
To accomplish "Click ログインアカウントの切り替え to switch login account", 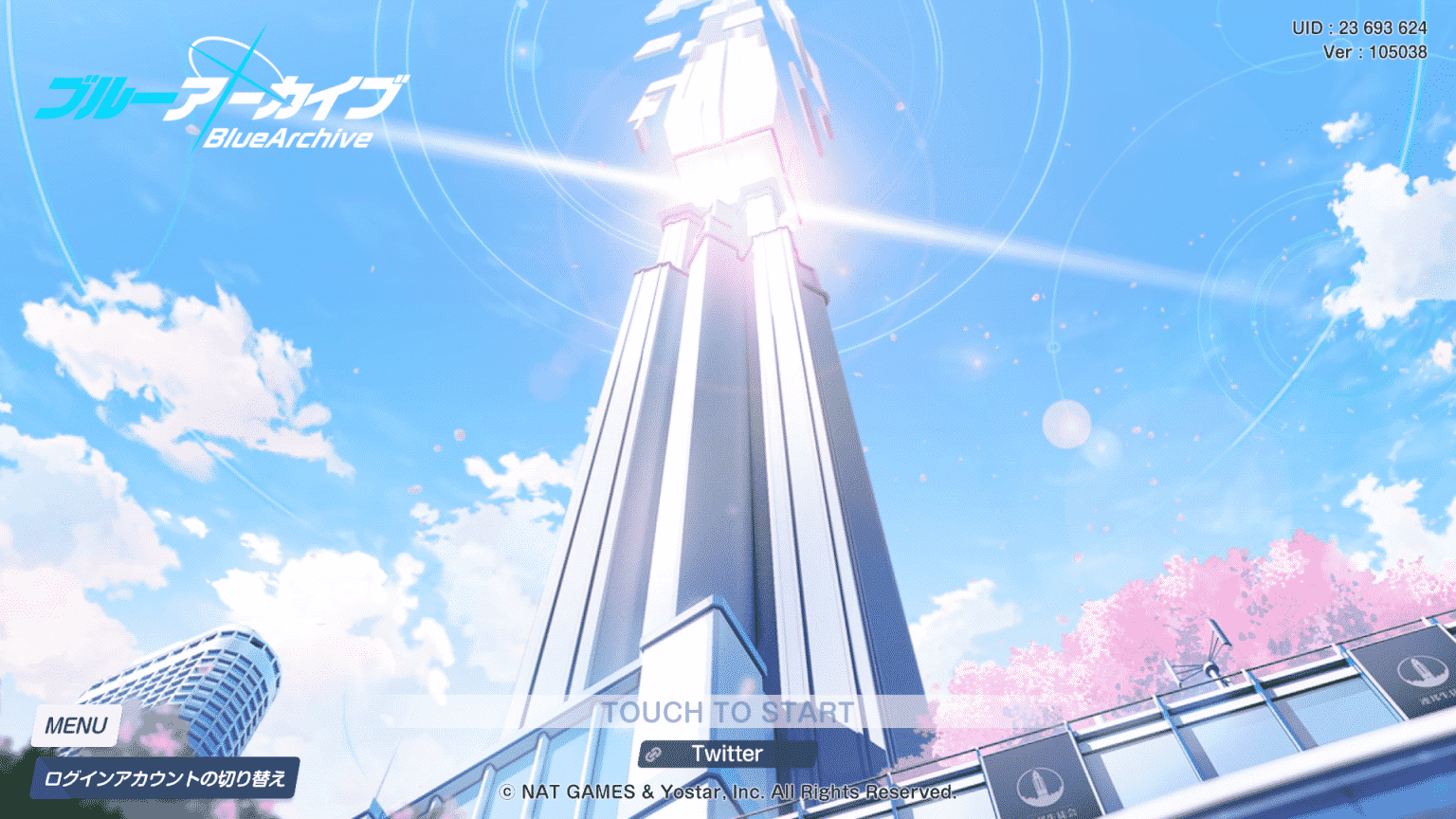I will point(164,776).
